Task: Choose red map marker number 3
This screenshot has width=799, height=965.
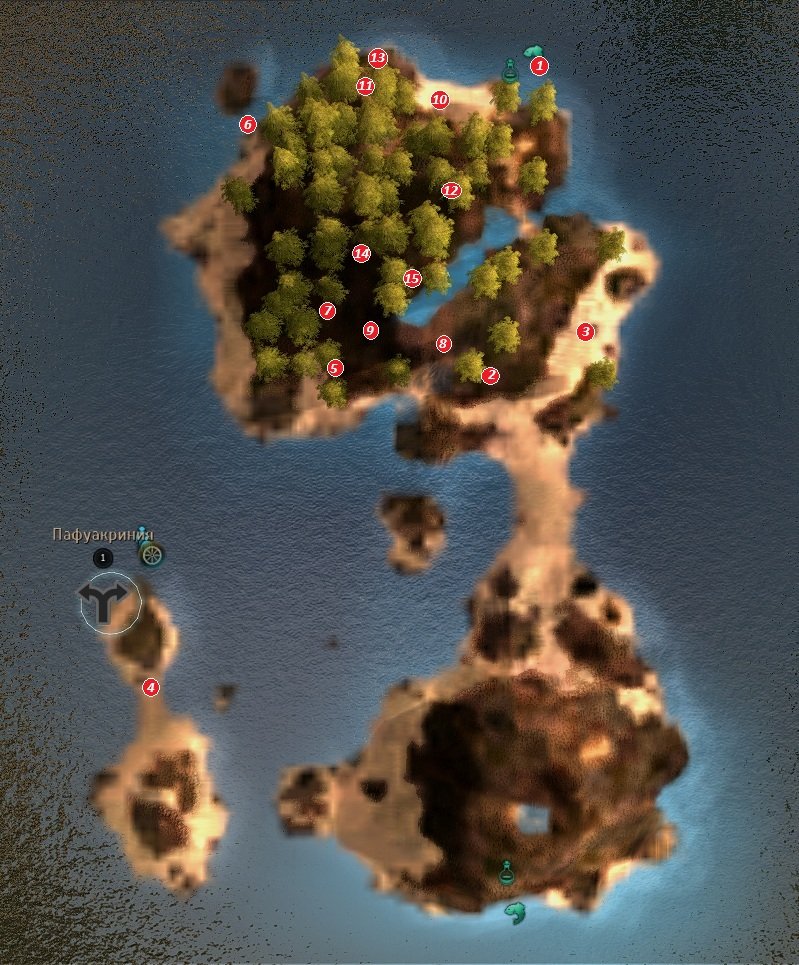Action: (586, 331)
